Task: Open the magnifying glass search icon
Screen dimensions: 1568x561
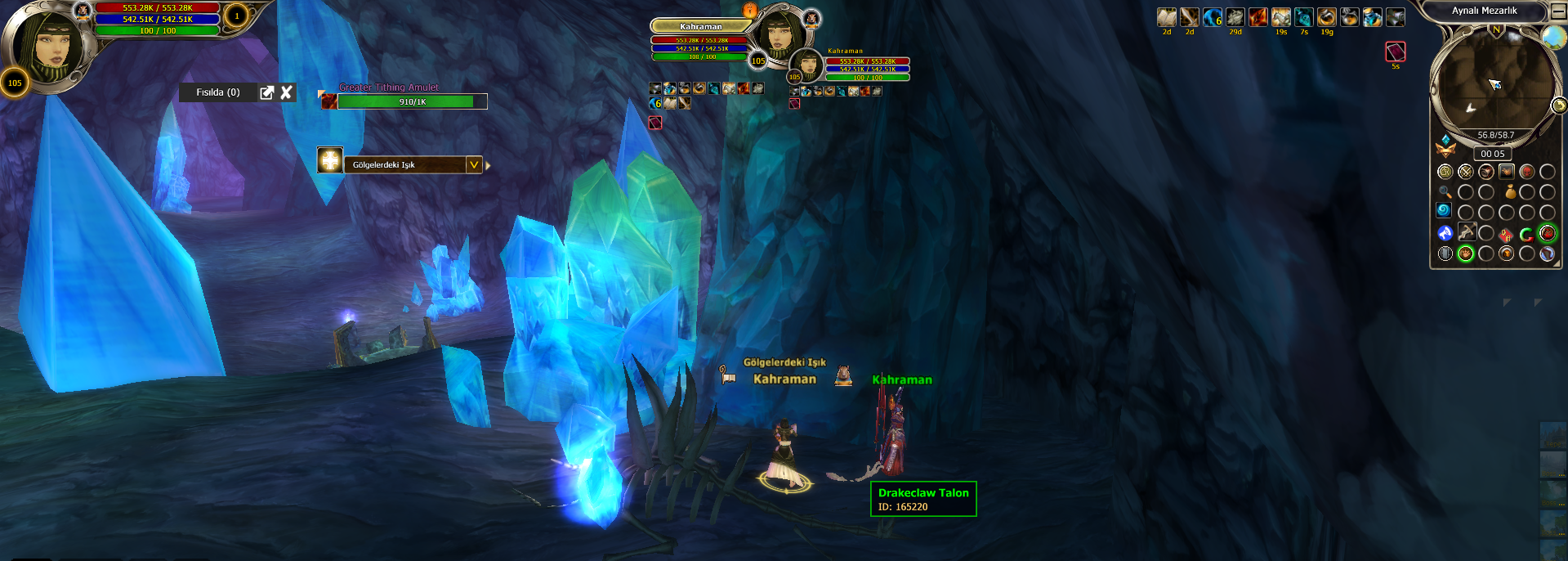Action: pos(1445,192)
